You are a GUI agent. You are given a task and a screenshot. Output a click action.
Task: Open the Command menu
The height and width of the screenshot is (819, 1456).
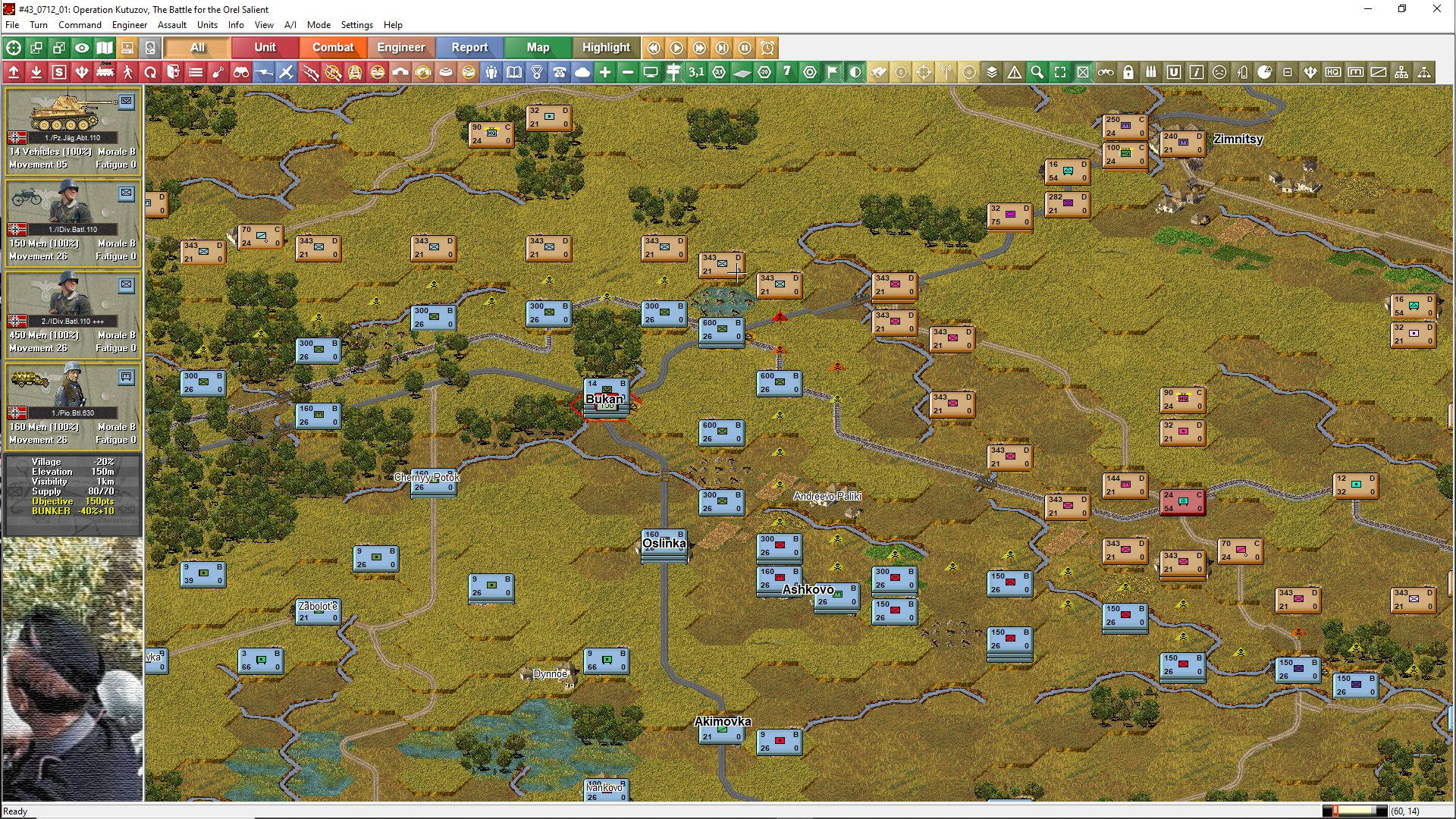80,25
